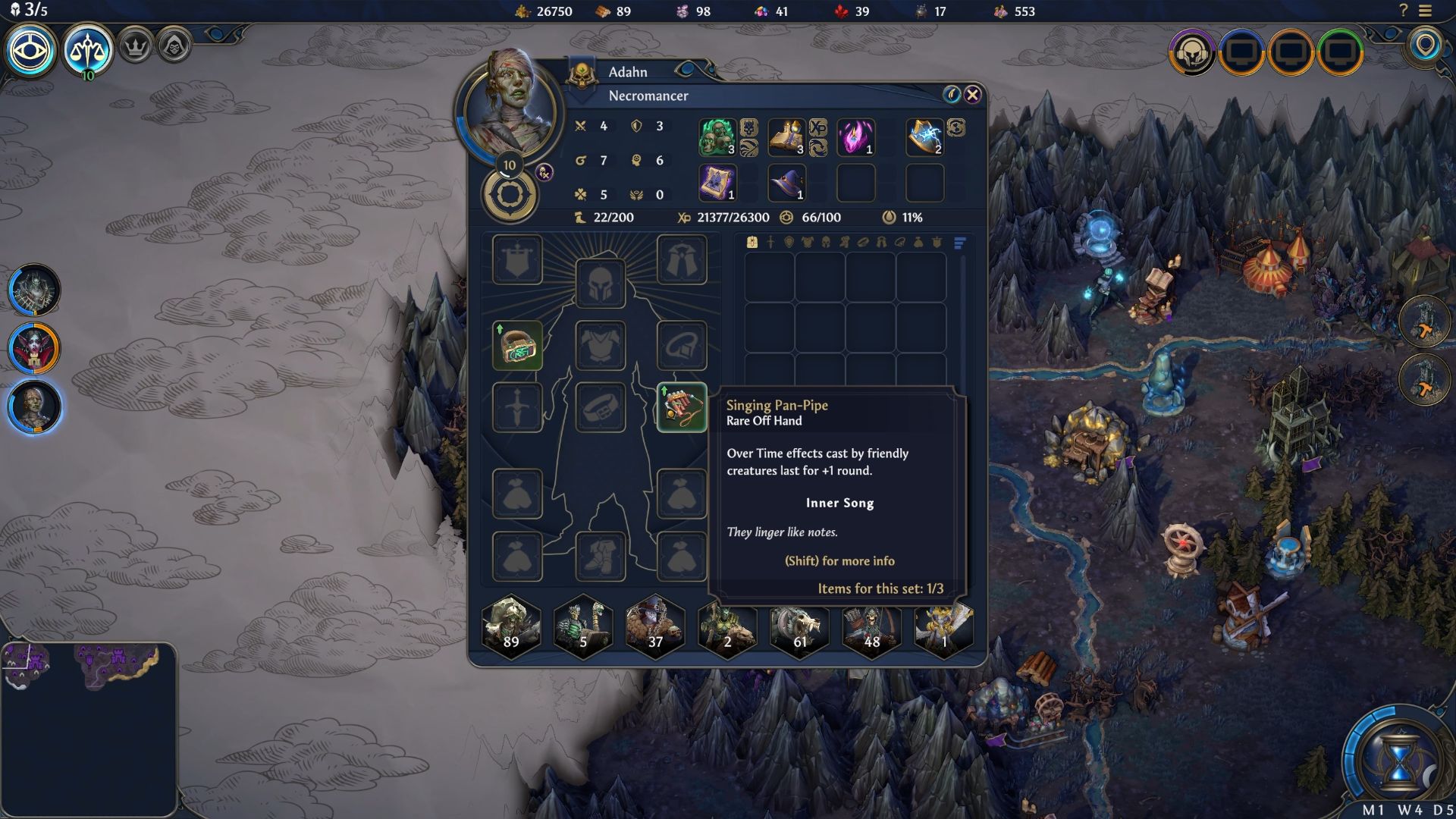The width and height of the screenshot is (1456, 819).
Task: Select the Singing Pan-Pipe off-hand slot
Action: [x=681, y=408]
